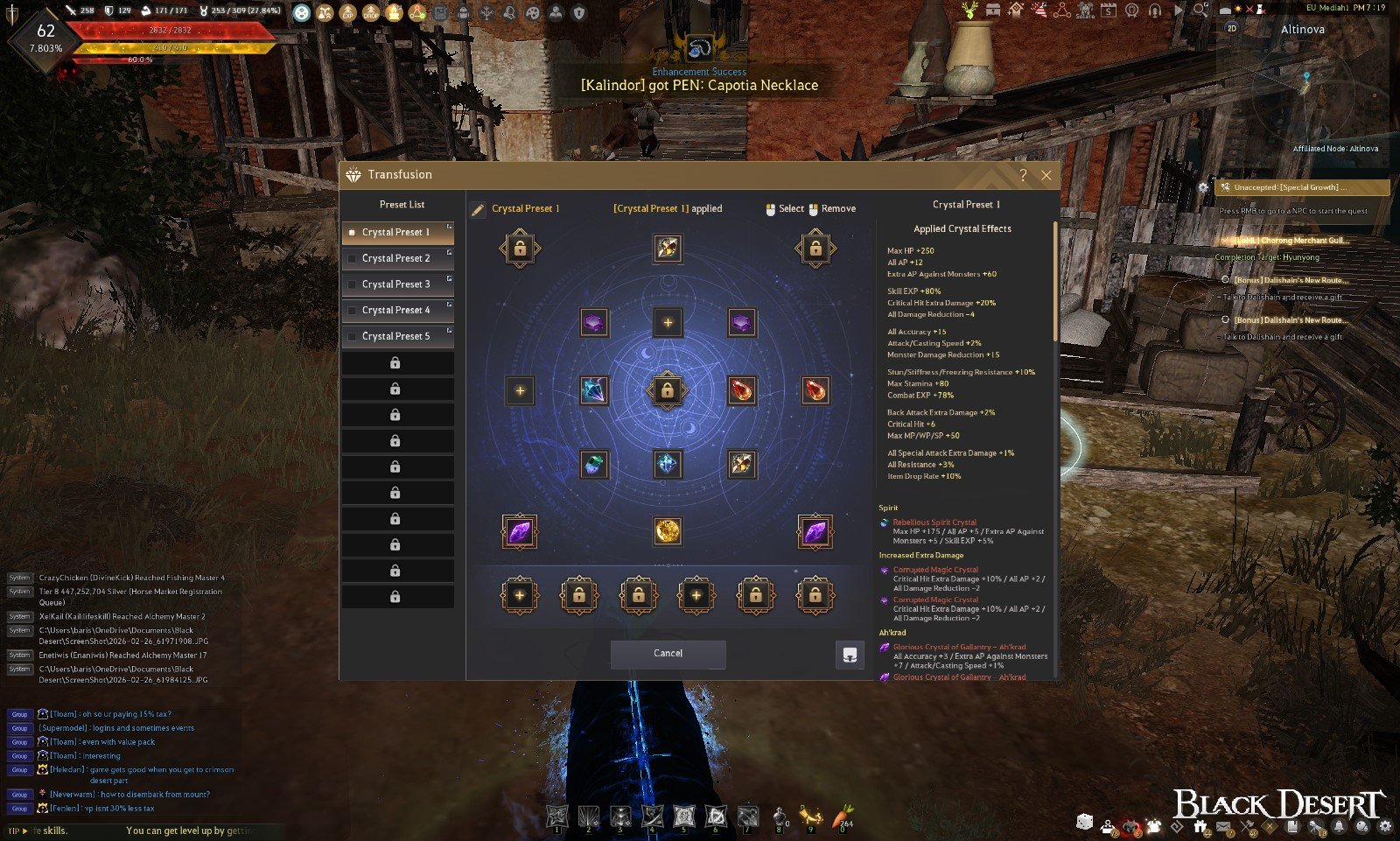
Task: Close the Transfusion window
Action: [x=1046, y=175]
